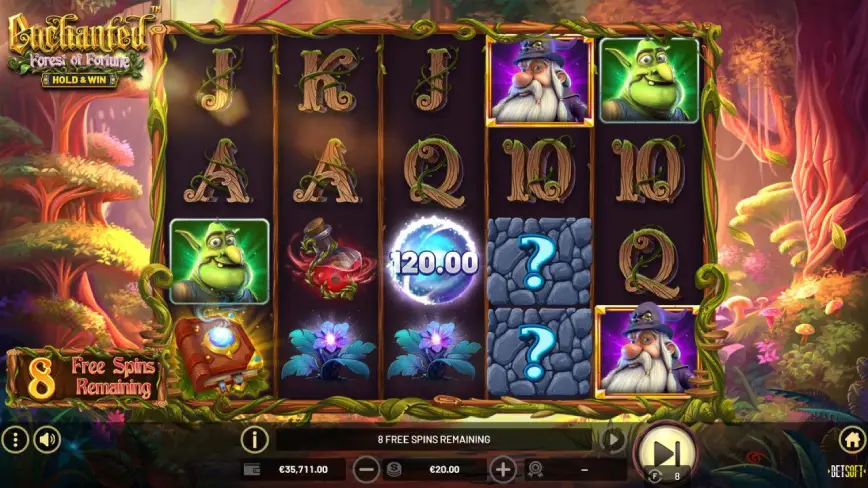The width and height of the screenshot is (868, 488).
Task: Open the paytable info button
Action: (x=255, y=439)
